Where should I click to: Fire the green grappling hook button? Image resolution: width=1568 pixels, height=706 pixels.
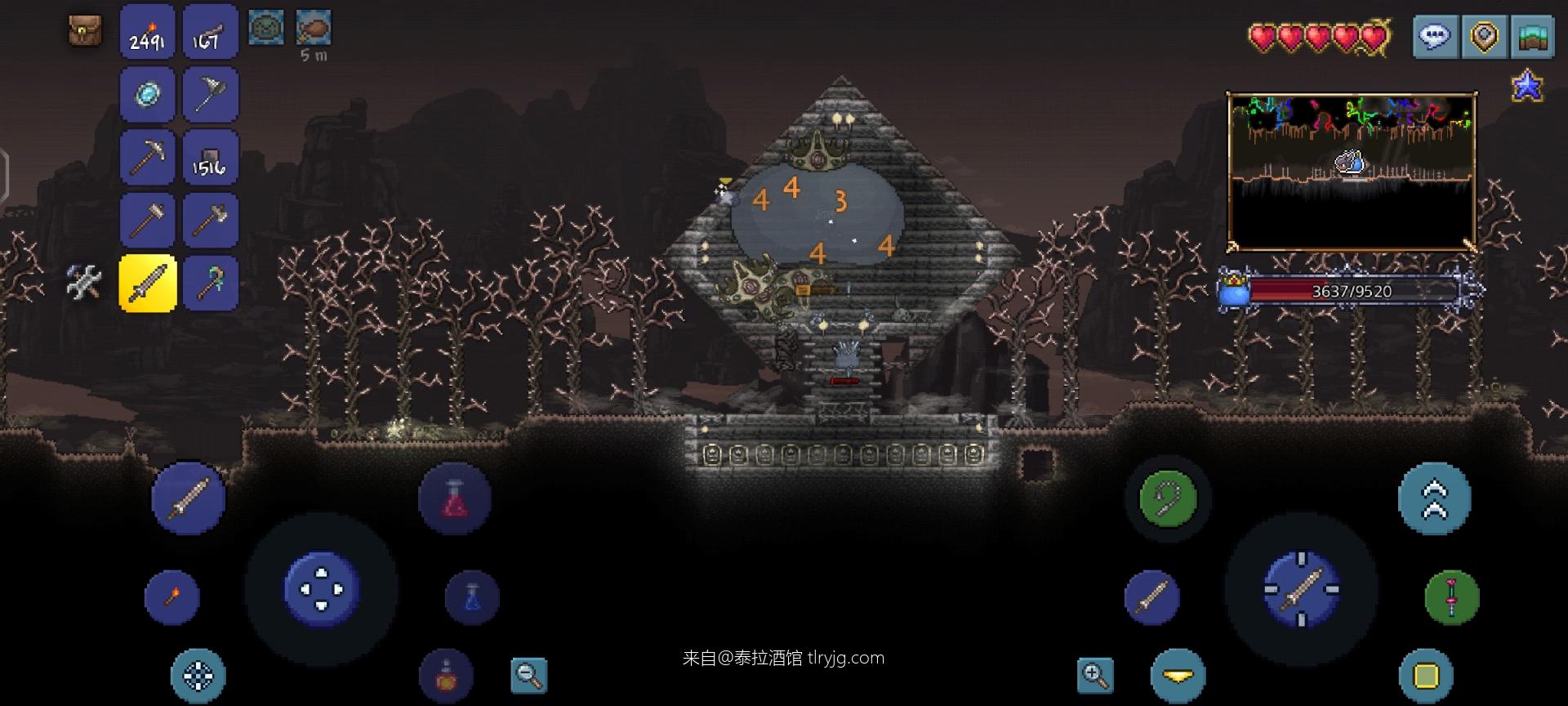(x=1167, y=498)
